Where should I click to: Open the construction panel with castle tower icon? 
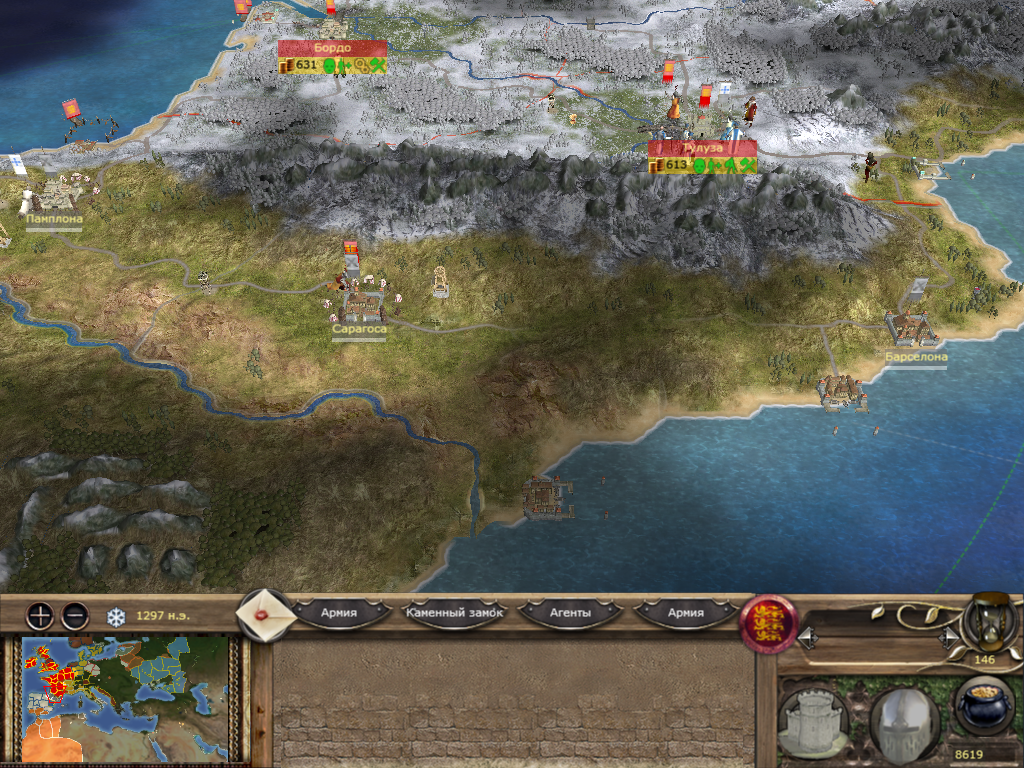(812, 718)
